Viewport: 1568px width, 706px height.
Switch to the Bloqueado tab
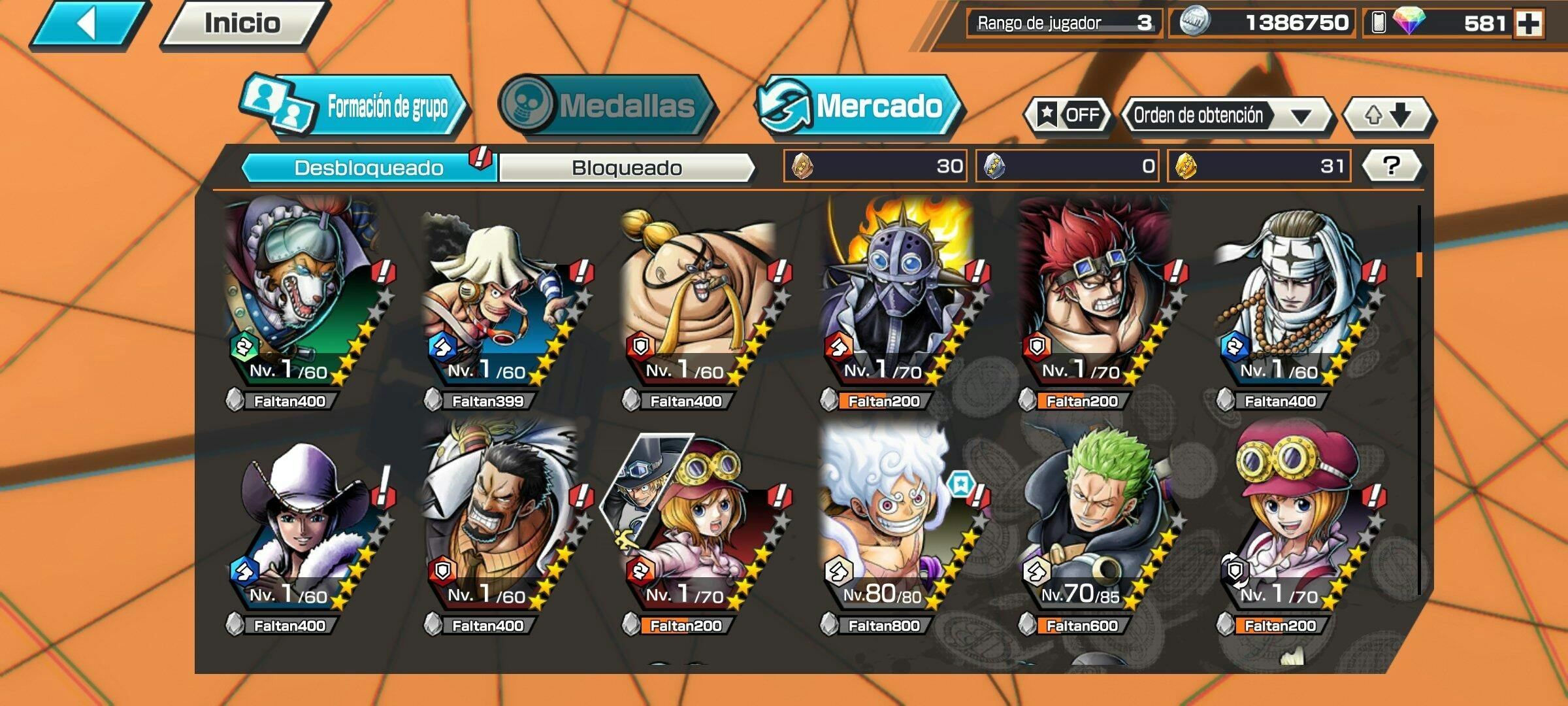pos(627,168)
